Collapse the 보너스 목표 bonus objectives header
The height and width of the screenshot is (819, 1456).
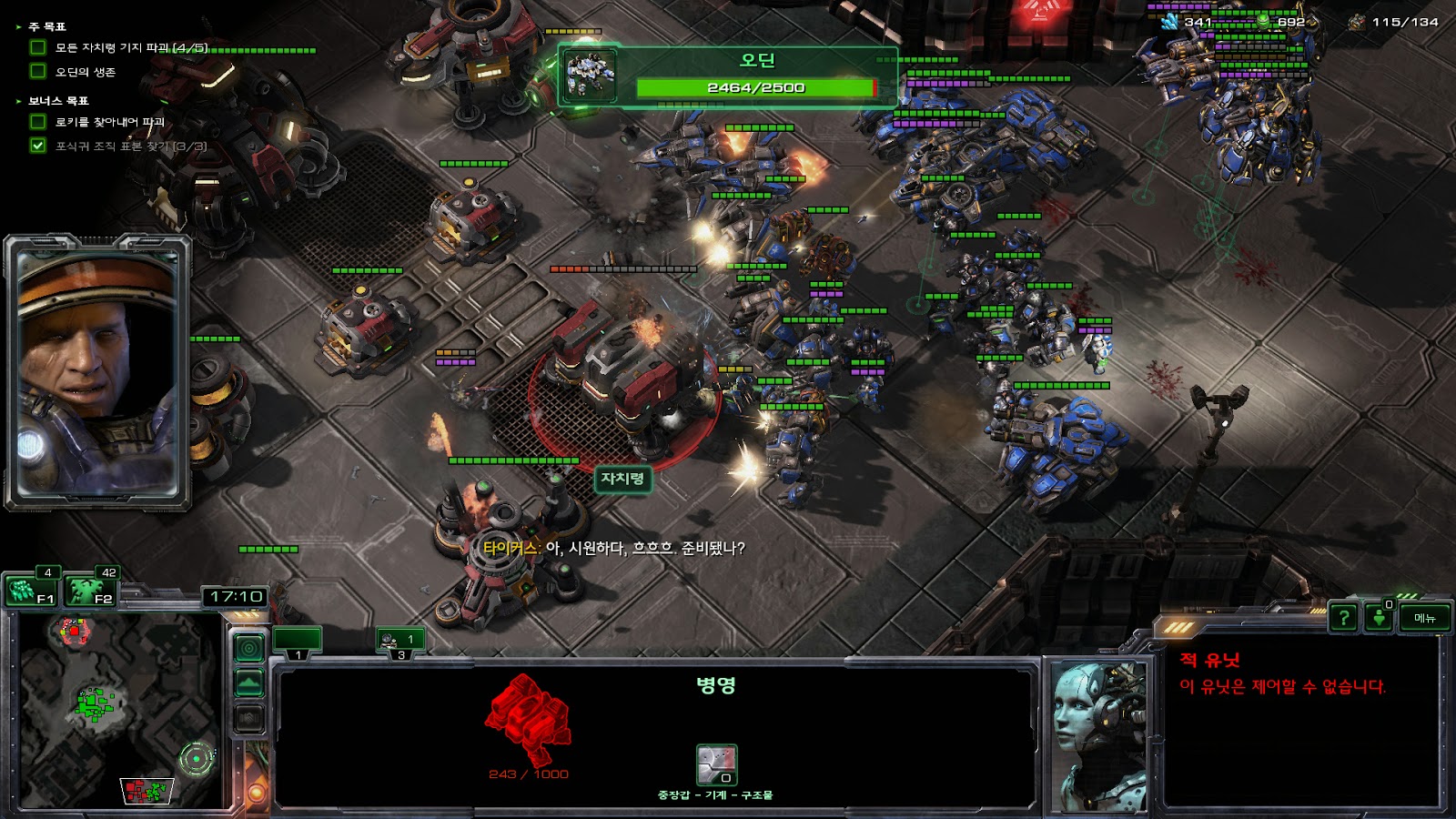click(57, 101)
